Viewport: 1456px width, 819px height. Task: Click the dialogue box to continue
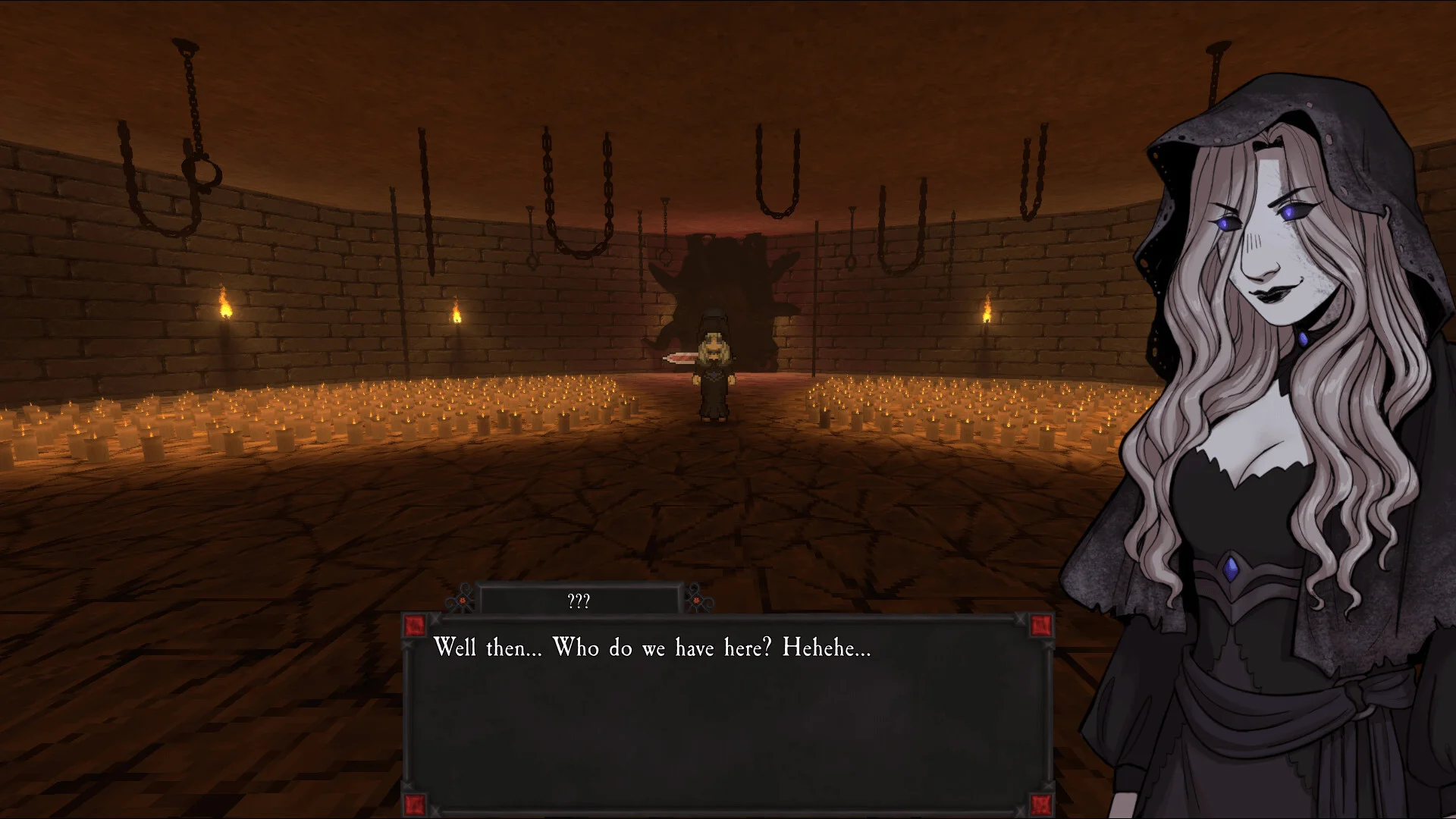pos(726,714)
